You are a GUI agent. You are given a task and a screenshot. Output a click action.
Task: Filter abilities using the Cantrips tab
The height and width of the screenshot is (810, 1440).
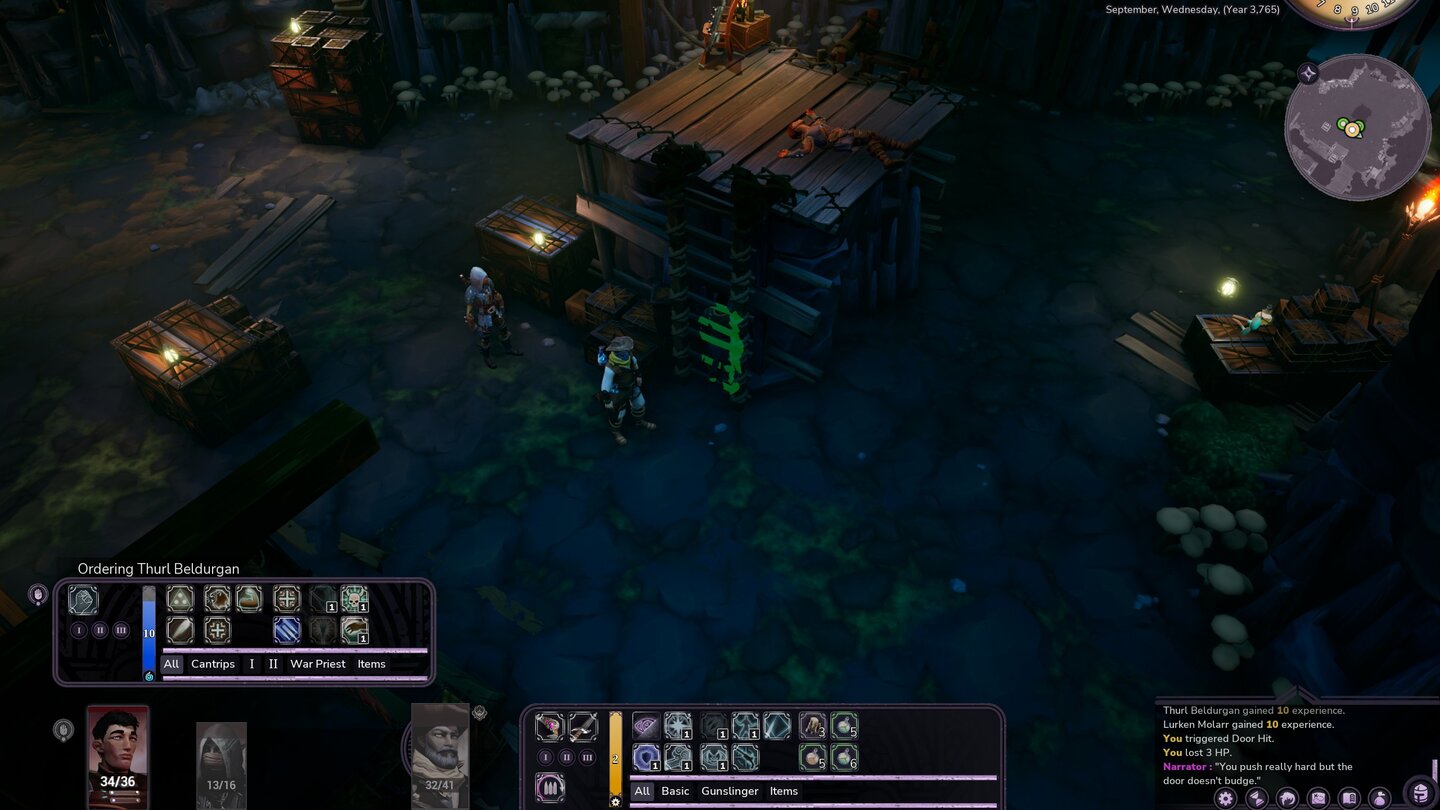tap(212, 663)
